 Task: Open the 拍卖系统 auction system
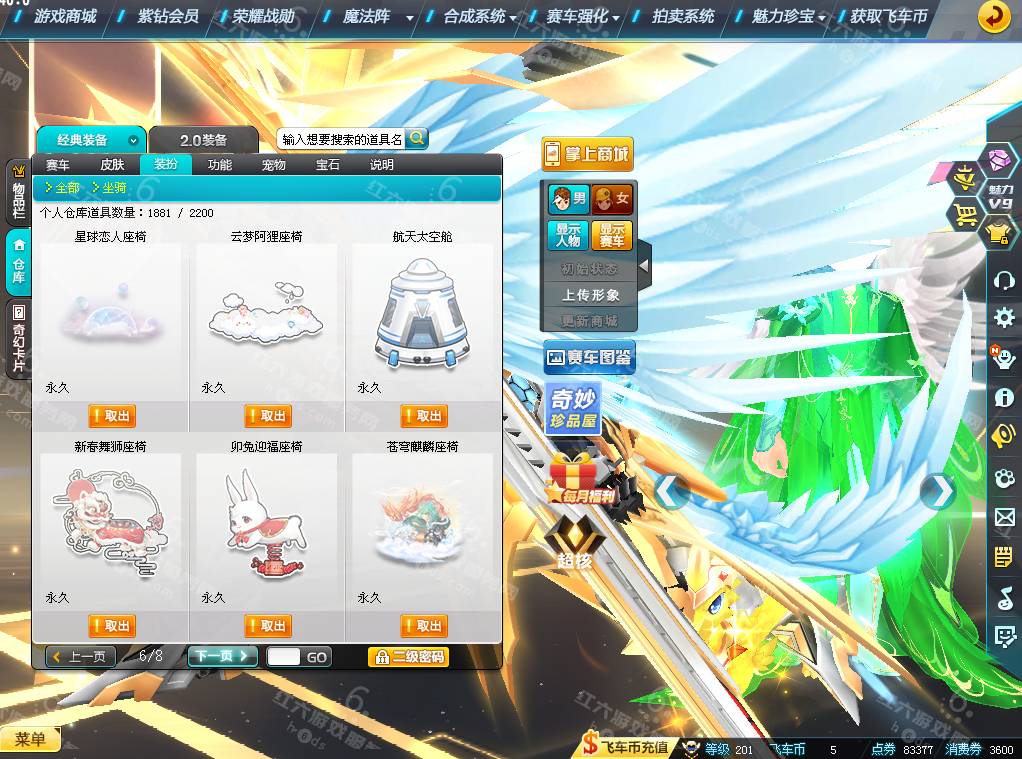point(683,16)
